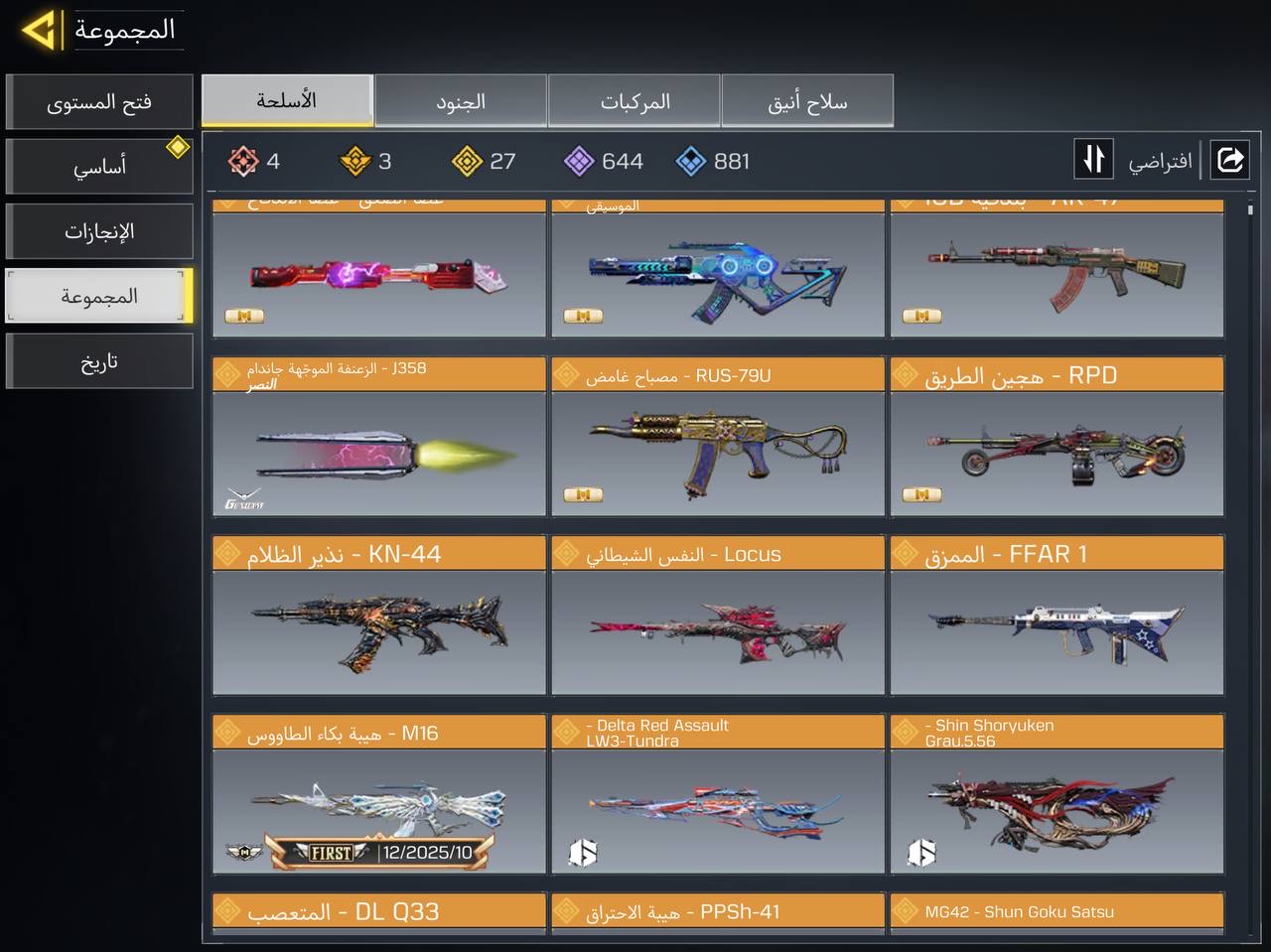Switch to the المركبات vehicles tab

tap(635, 101)
